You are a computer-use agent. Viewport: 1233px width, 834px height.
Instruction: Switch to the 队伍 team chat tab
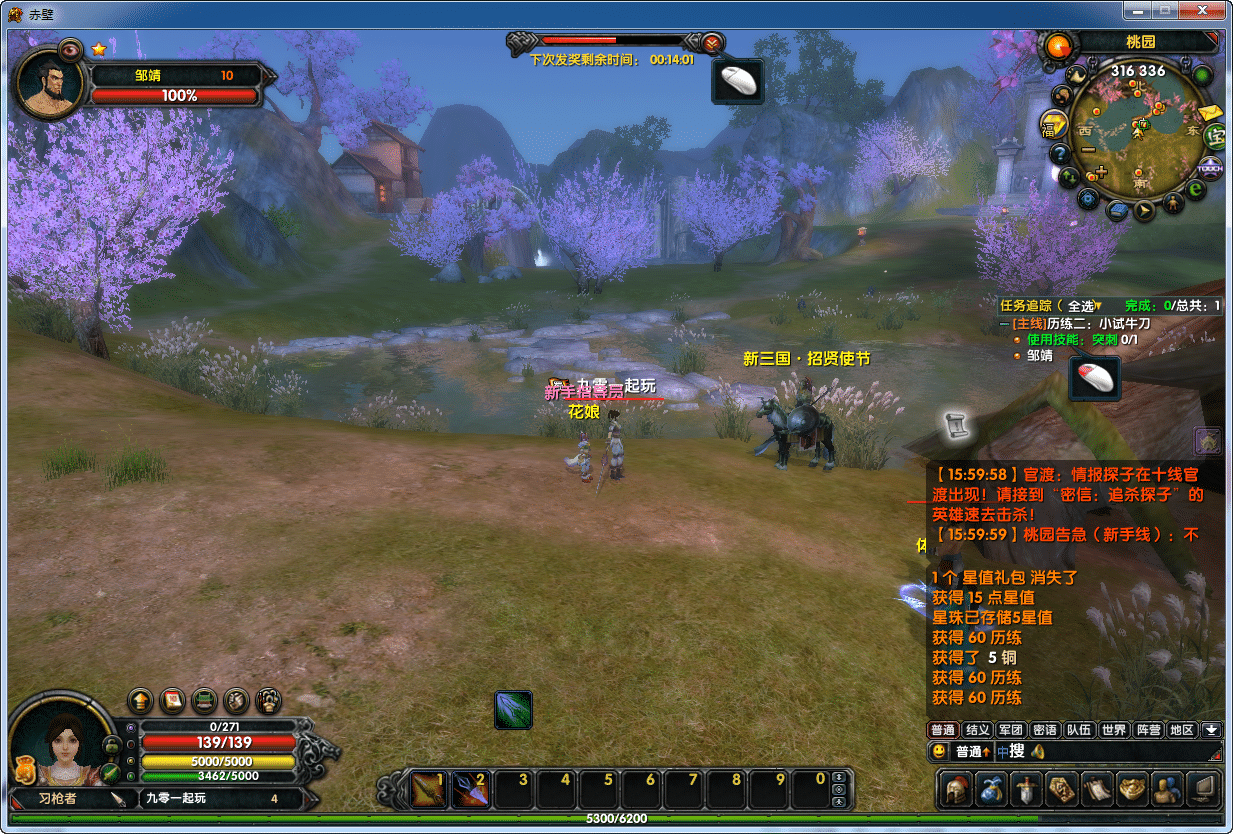coord(1078,730)
